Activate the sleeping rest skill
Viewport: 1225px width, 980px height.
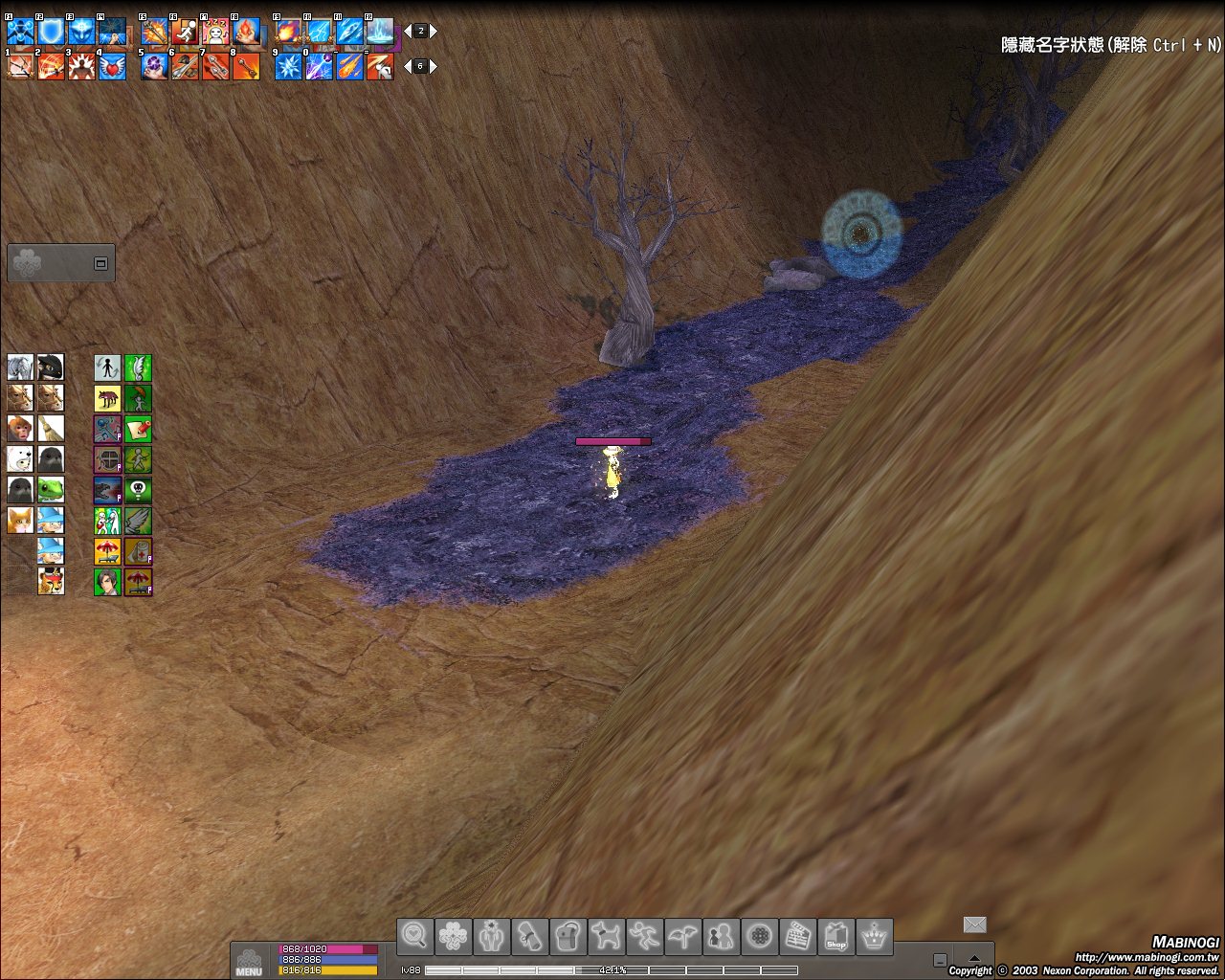click(216, 33)
